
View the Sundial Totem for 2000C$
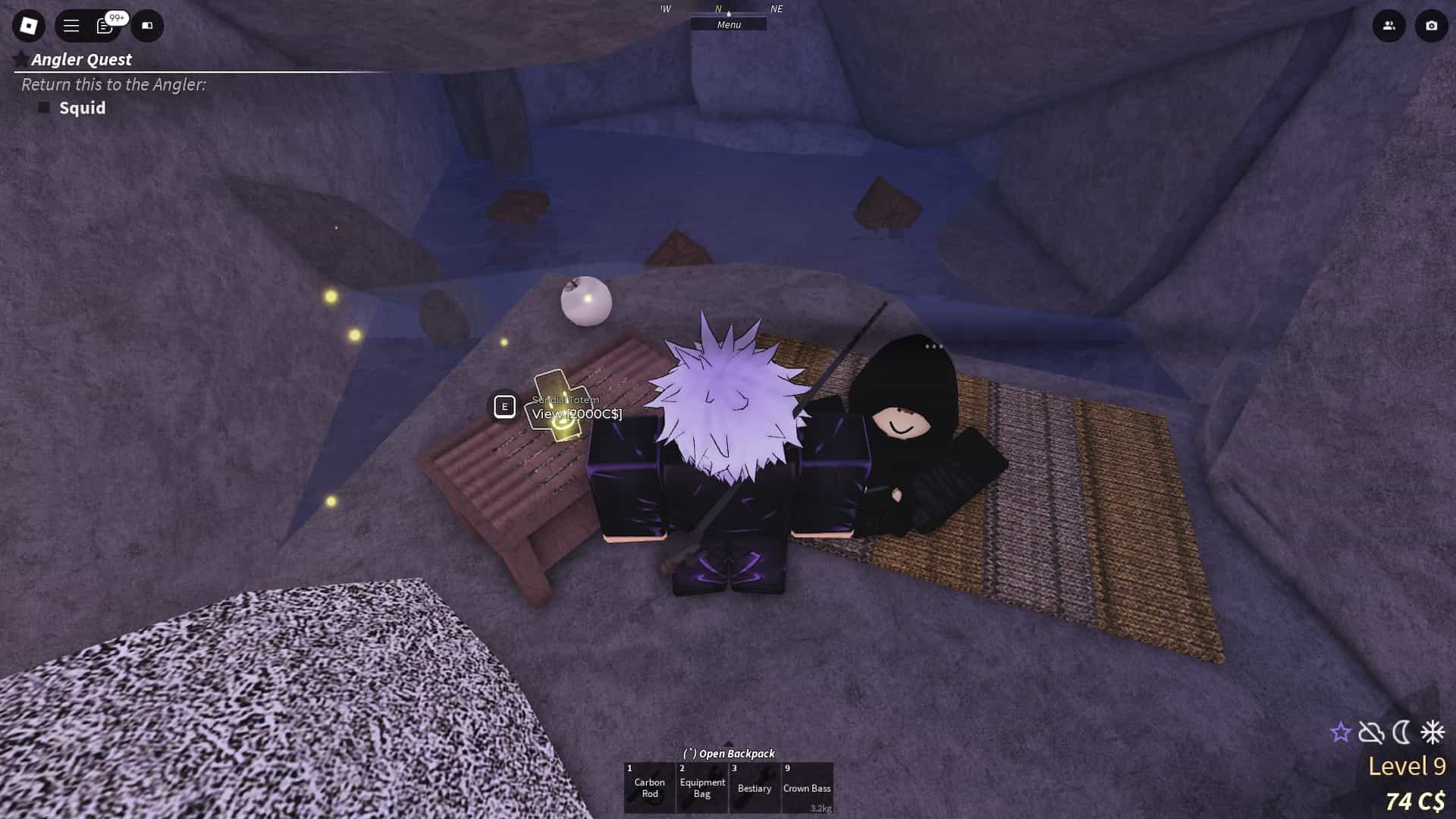[x=578, y=413]
